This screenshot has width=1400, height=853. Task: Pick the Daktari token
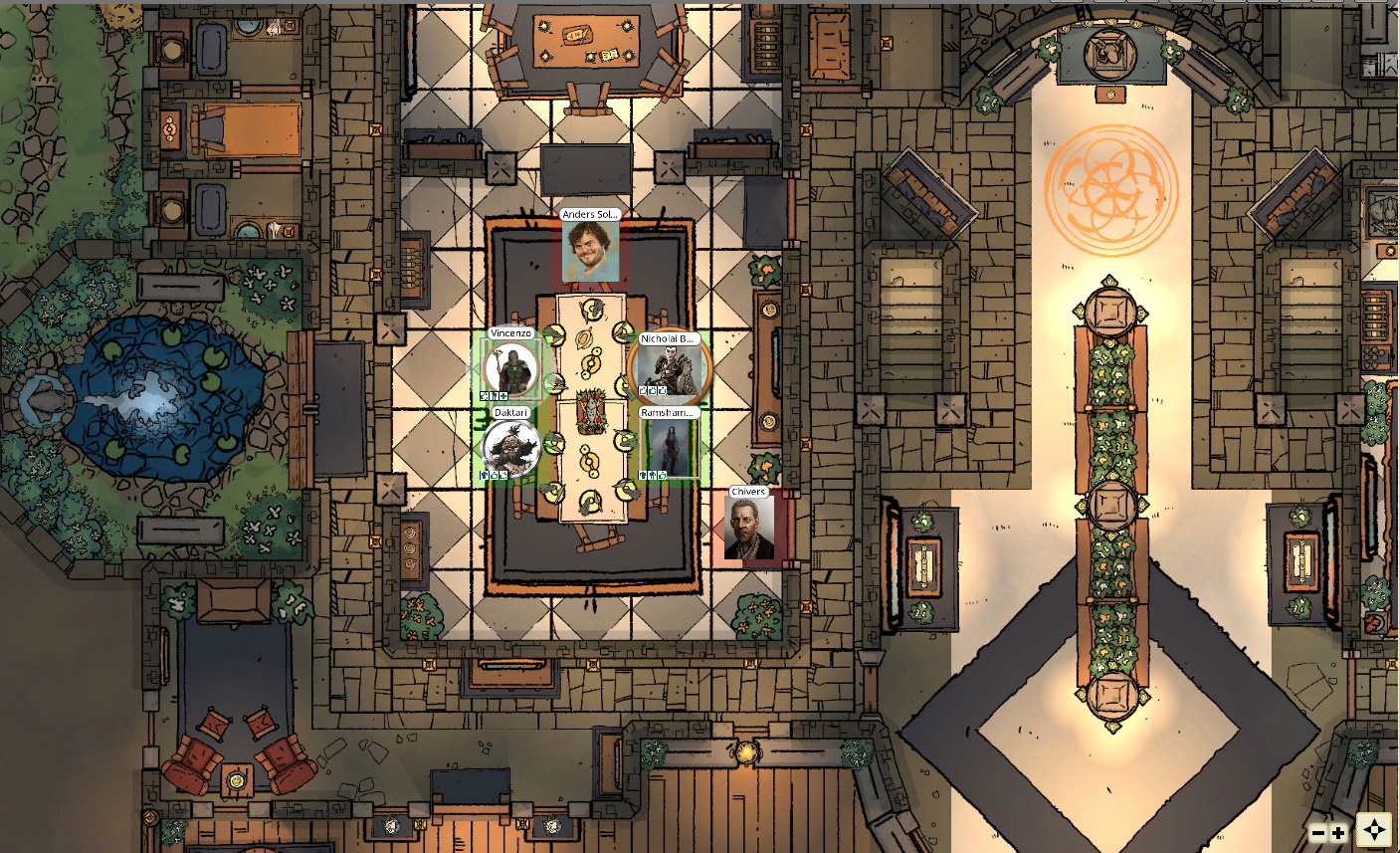[511, 448]
